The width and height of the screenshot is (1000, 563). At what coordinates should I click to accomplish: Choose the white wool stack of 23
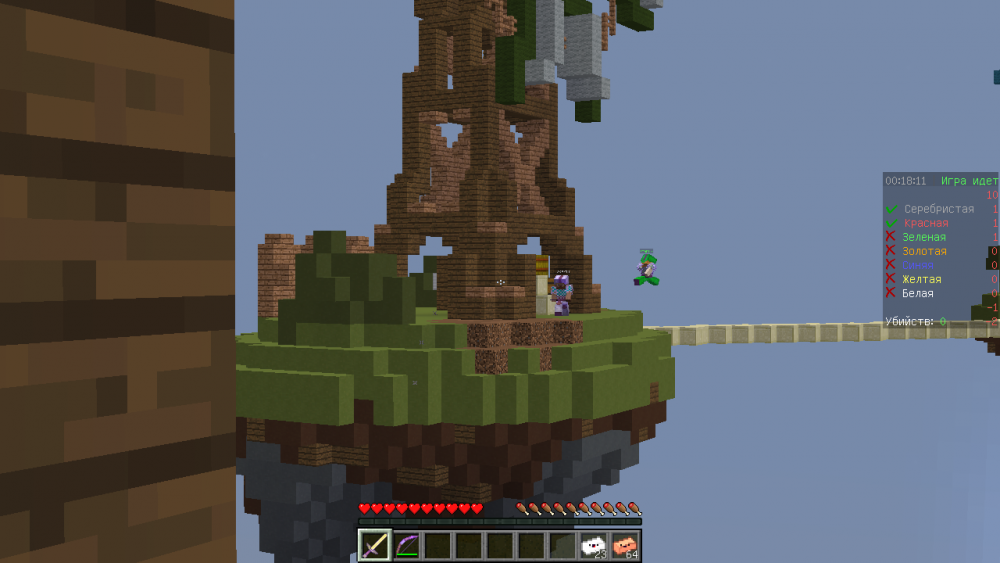pos(593,545)
